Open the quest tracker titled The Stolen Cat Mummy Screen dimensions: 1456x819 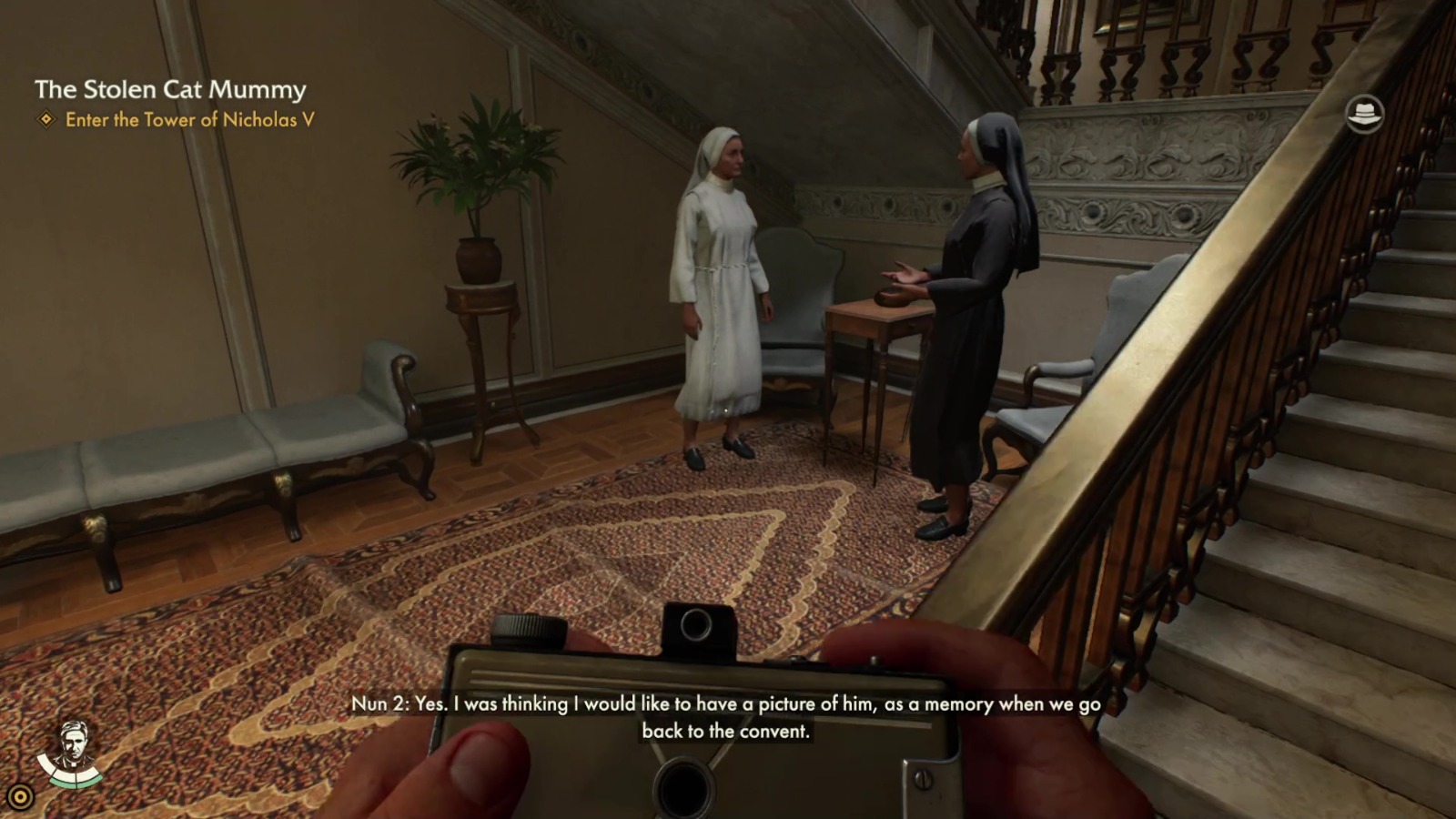(171, 90)
